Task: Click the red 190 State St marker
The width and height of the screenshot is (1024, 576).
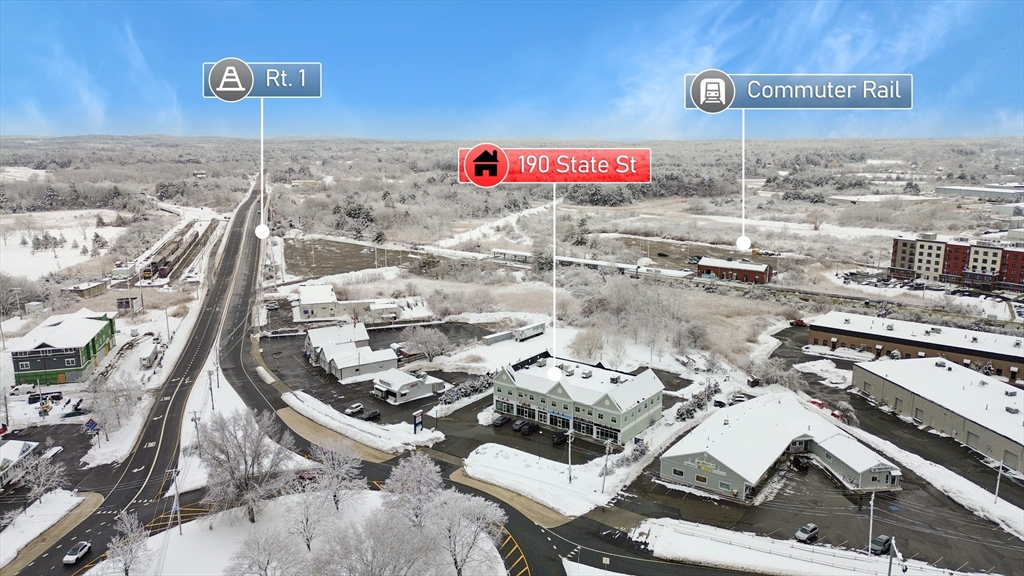Action: pyautogui.click(x=555, y=165)
